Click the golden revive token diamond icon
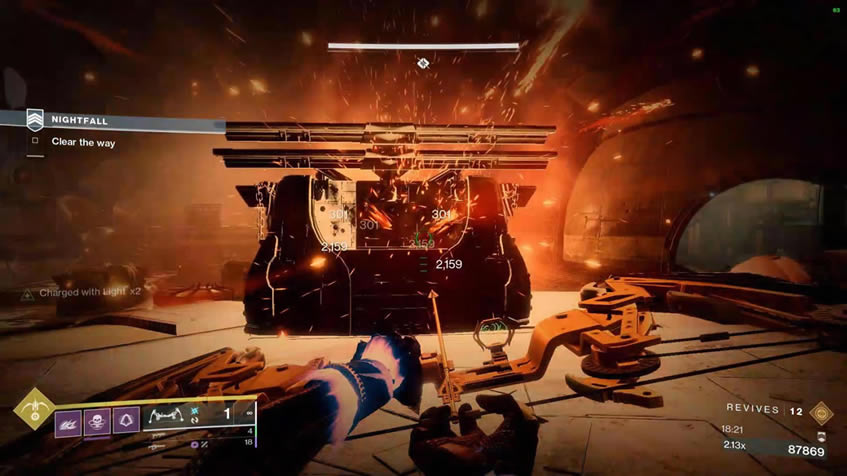 pos(821,409)
